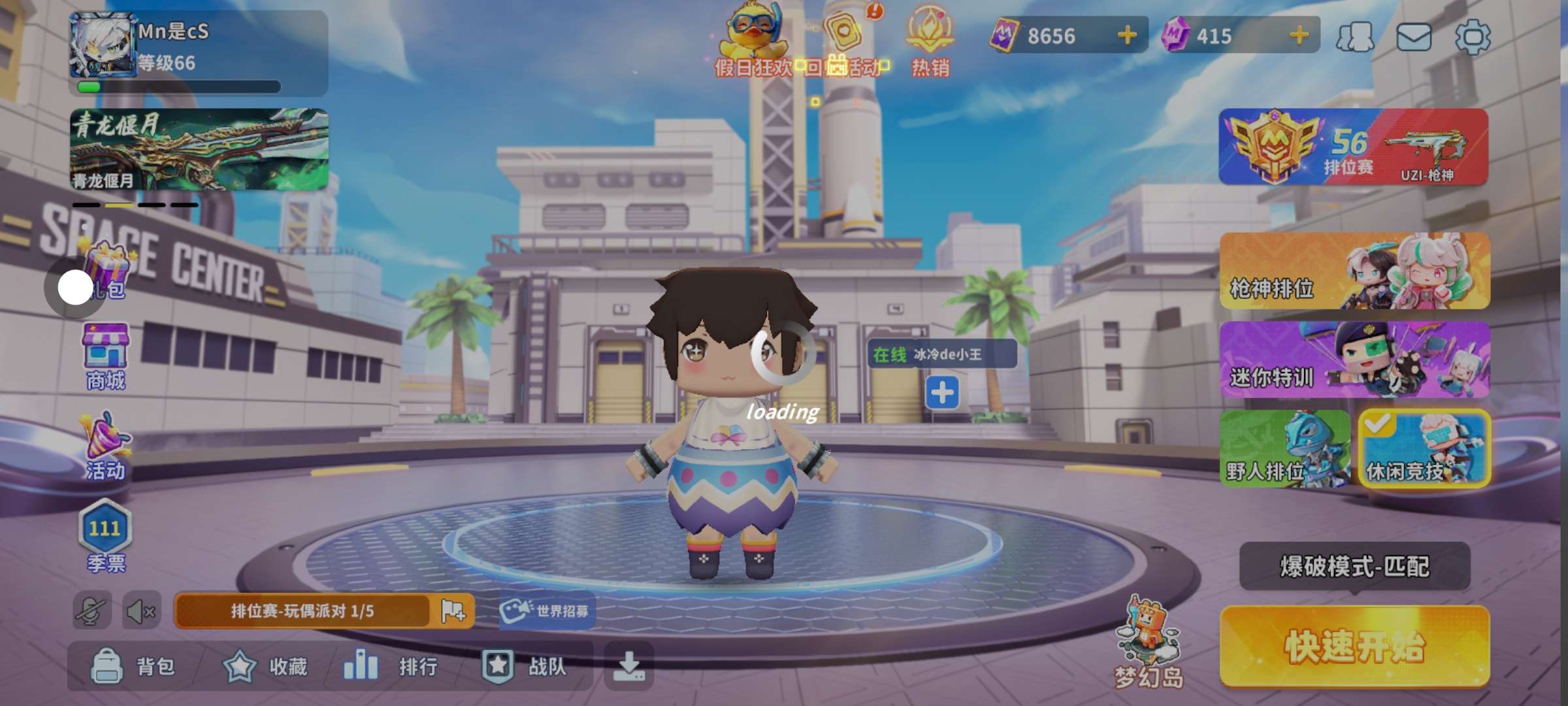Screen dimensions: 1568x706
Task: Choose the 迷你特训 mode tile
Action: click(x=1354, y=360)
